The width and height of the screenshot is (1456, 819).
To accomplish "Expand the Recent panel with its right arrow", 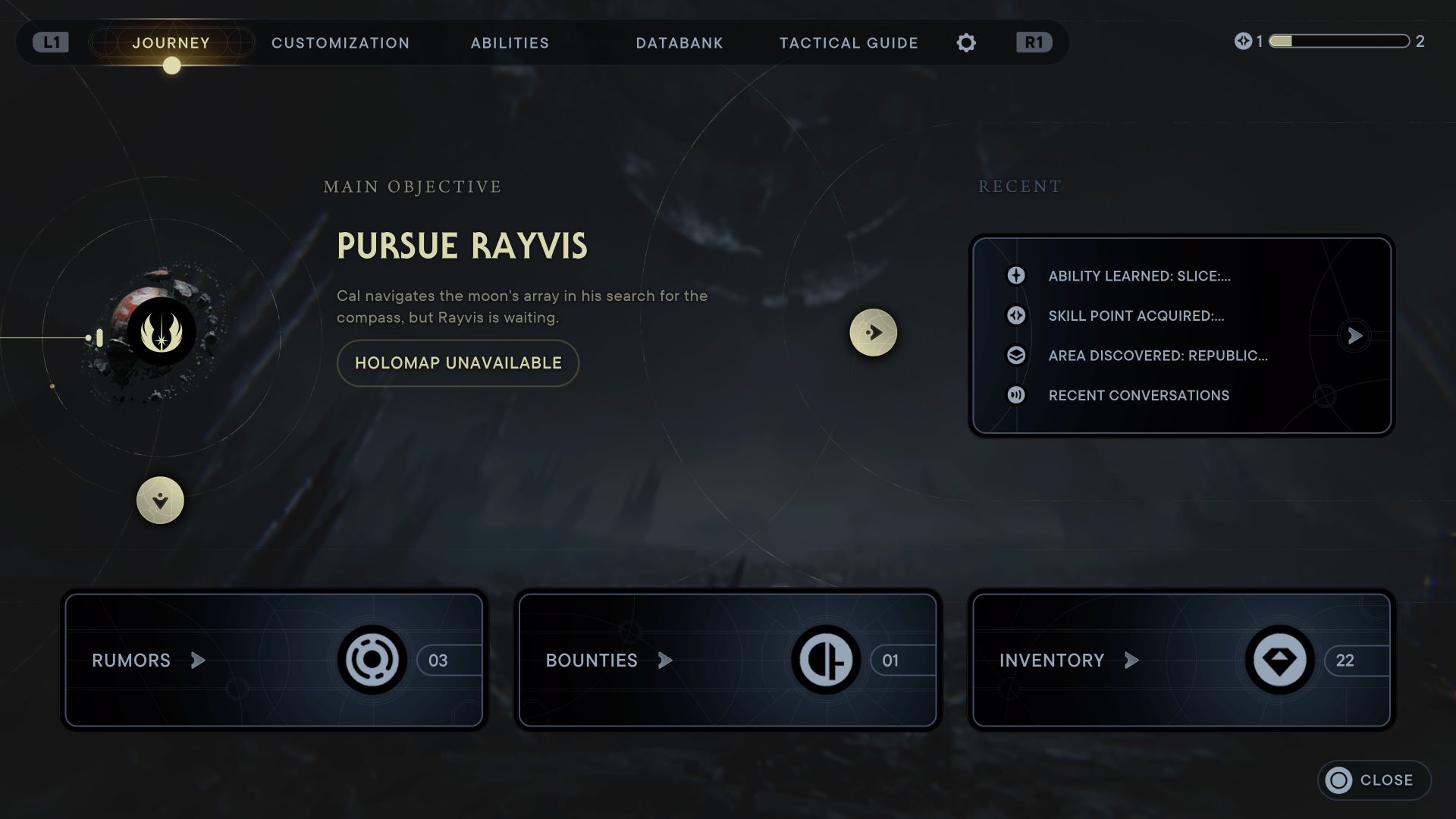I will tap(1354, 335).
